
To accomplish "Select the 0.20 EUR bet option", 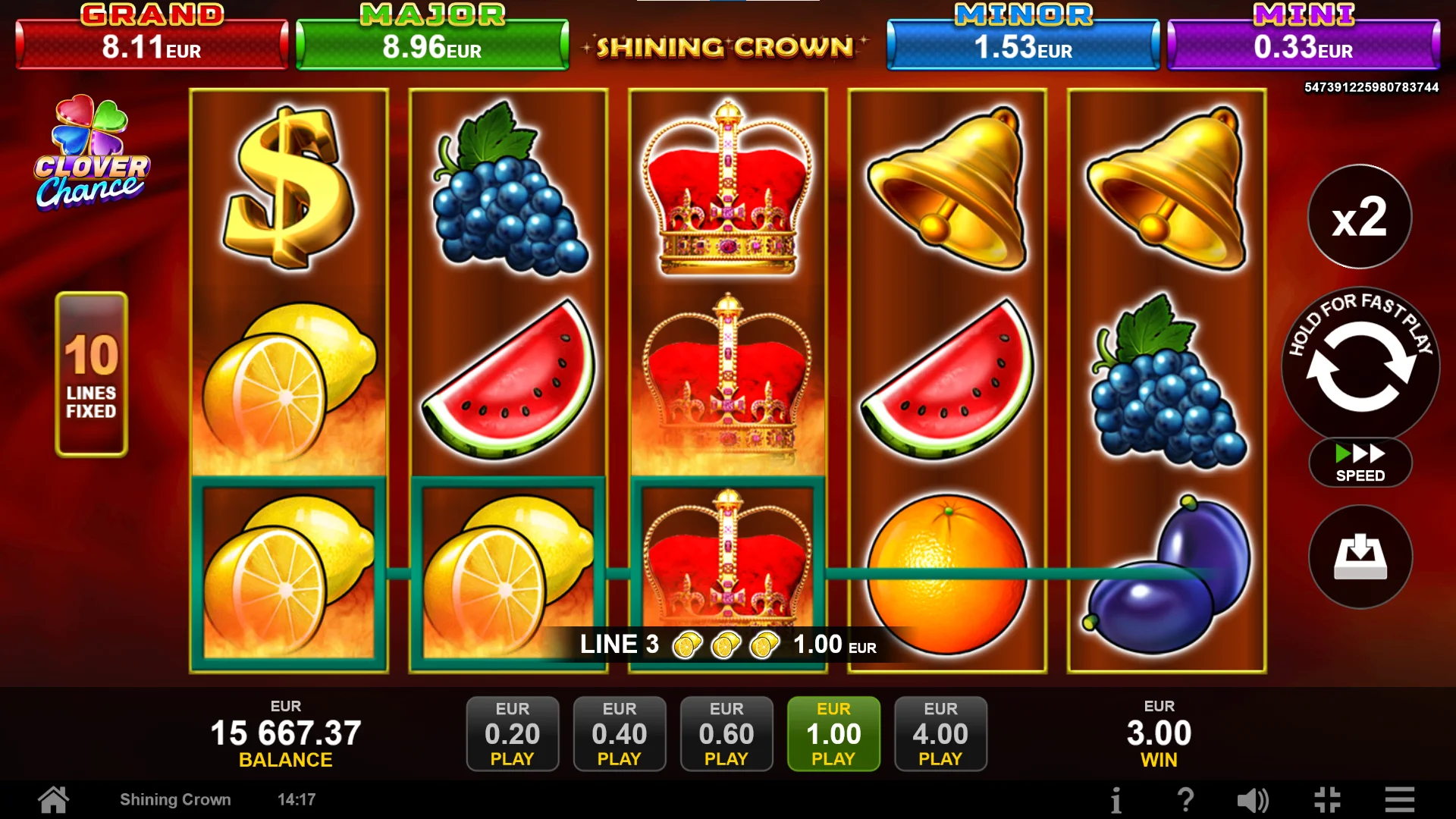I will click(513, 733).
